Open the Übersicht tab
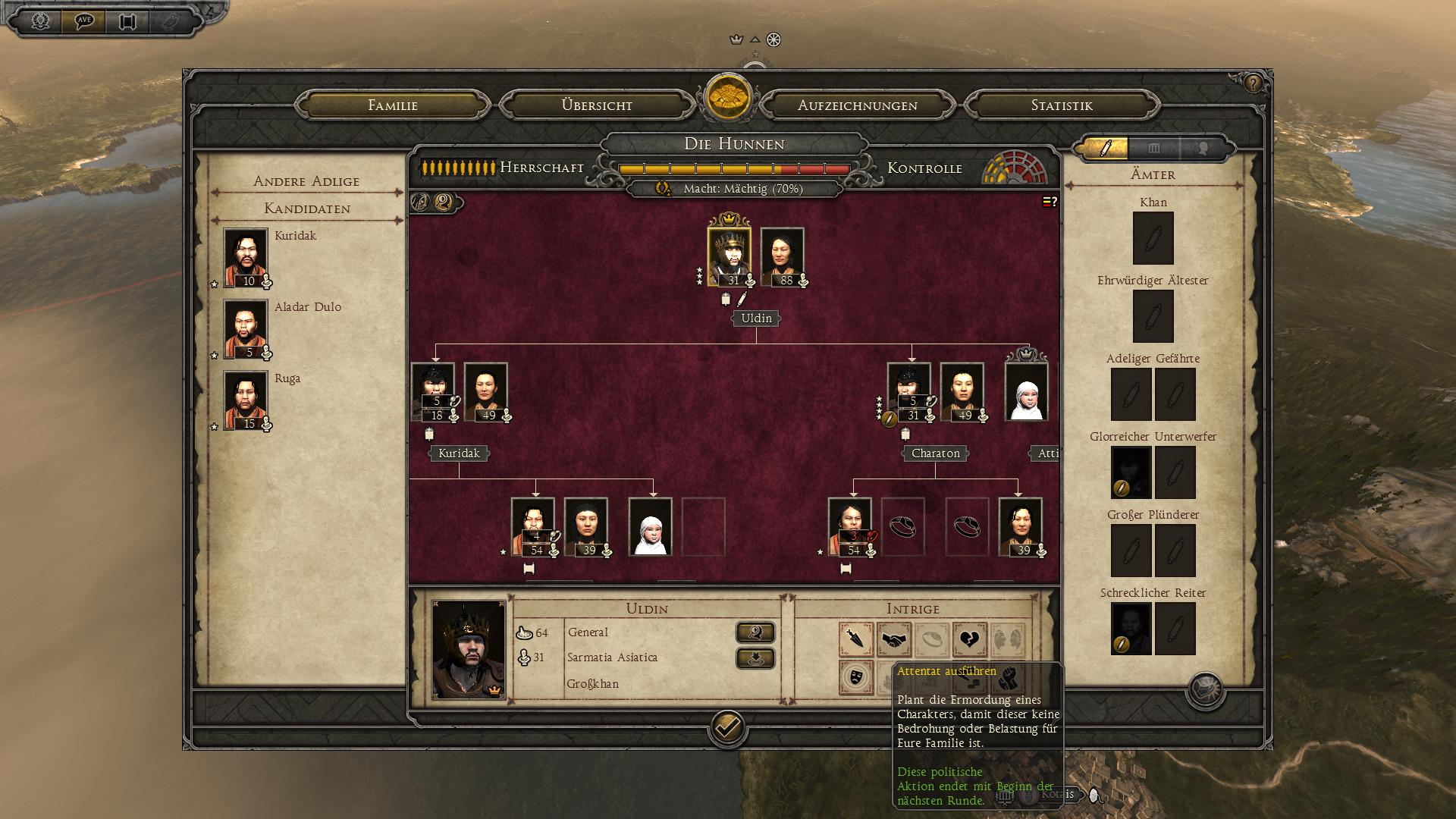 pos(597,105)
